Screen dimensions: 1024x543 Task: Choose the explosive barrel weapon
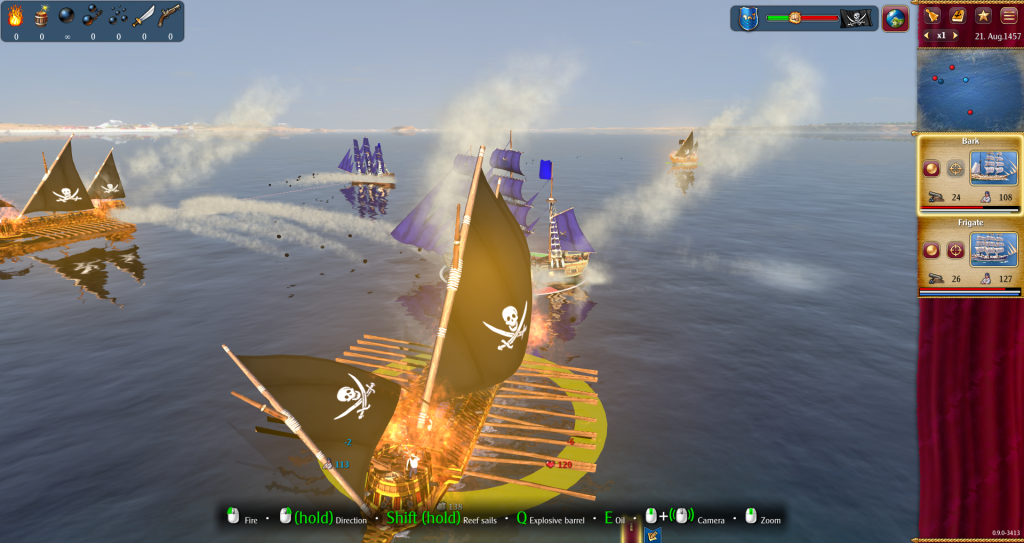click(x=41, y=16)
